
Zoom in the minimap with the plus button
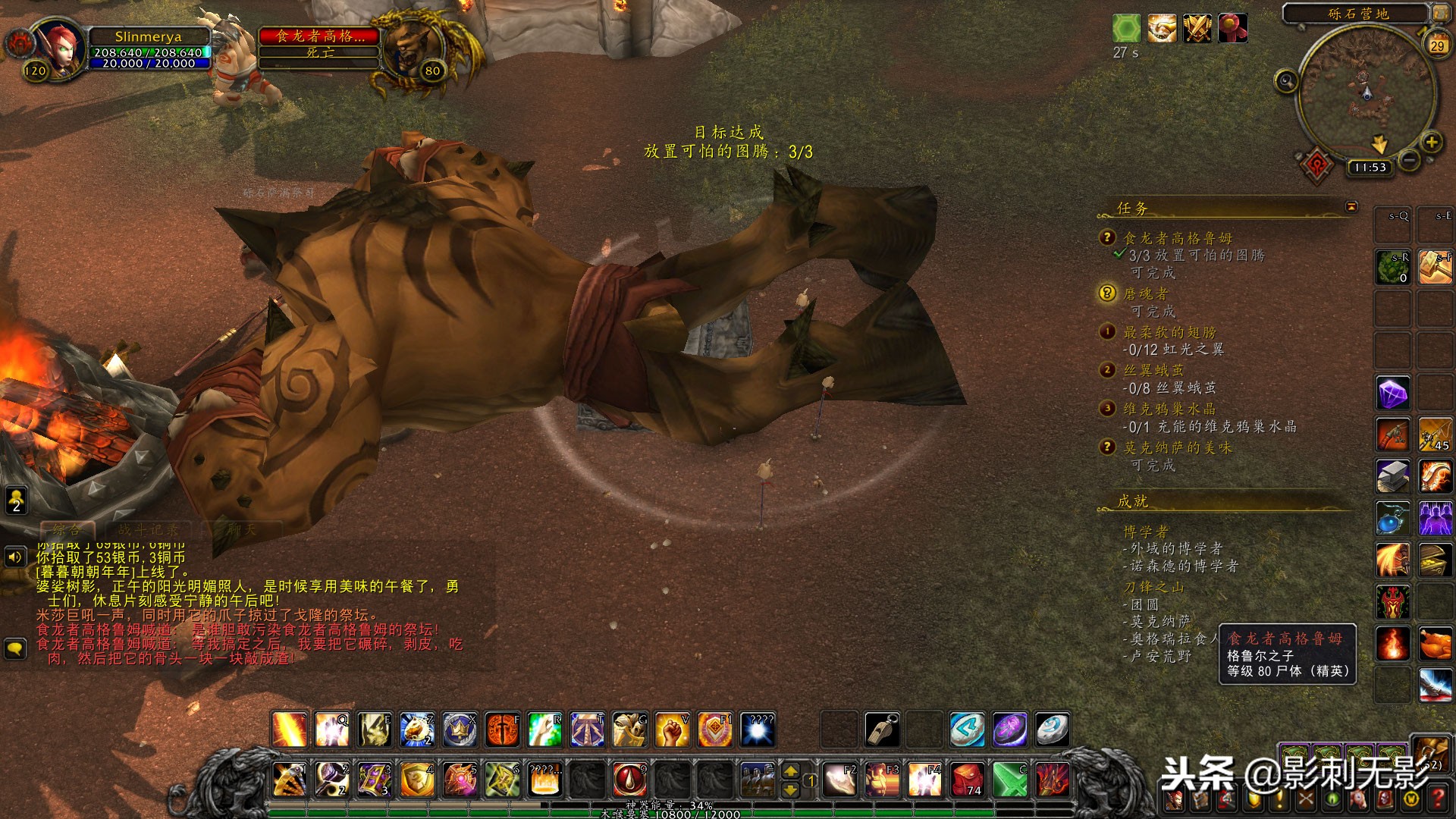tap(1431, 142)
